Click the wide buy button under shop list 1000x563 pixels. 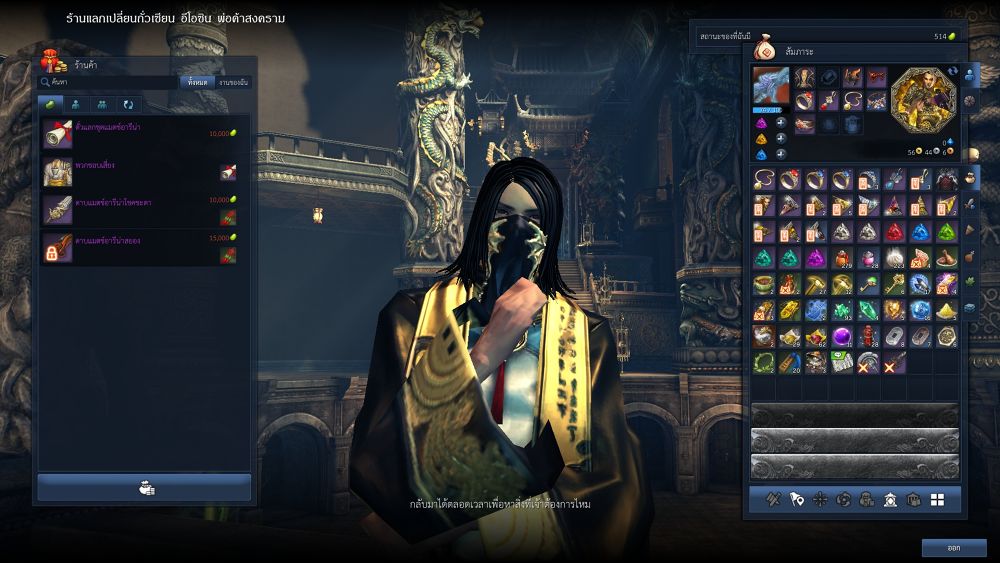[x=144, y=488]
